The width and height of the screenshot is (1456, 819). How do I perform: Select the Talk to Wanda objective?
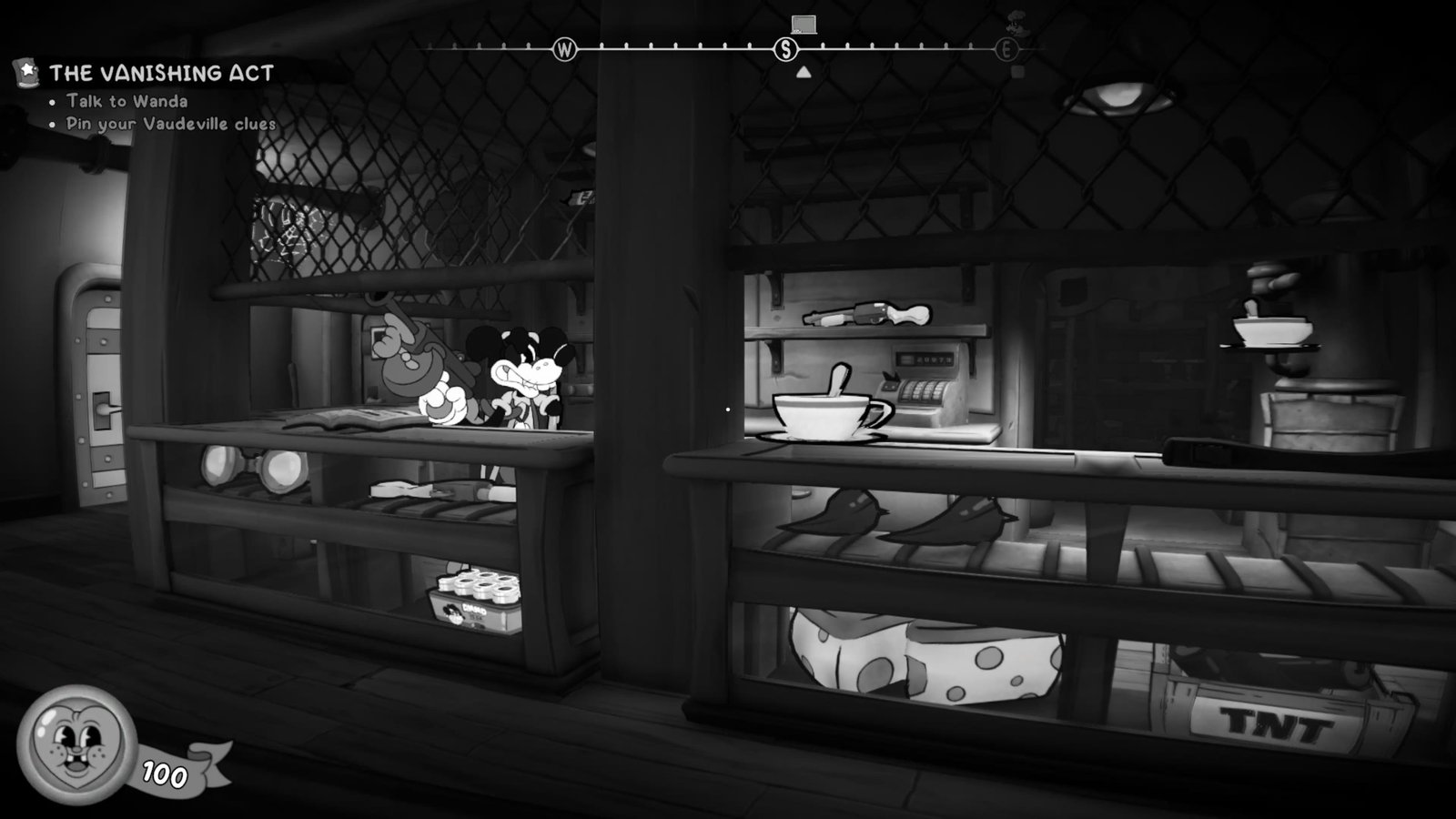coord(126,101)
